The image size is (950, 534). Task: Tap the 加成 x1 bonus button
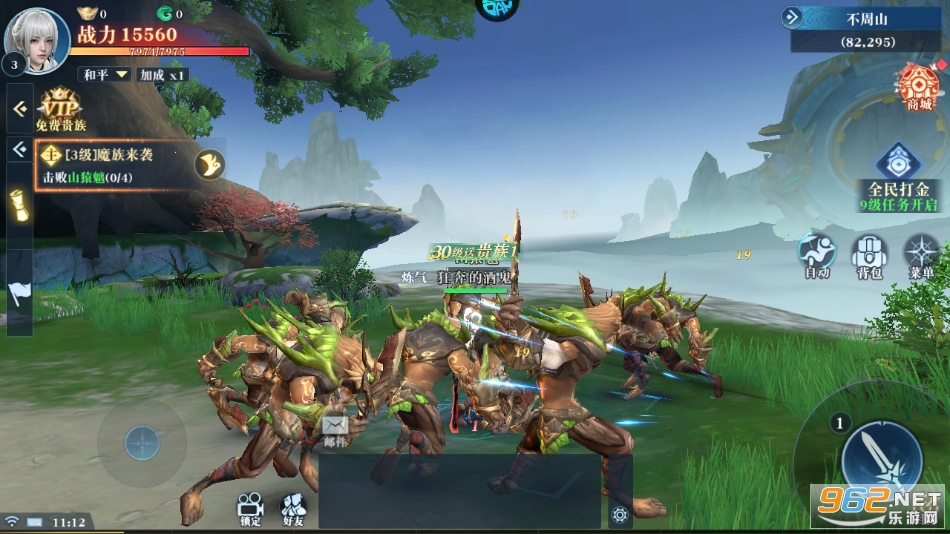(163, 75)
